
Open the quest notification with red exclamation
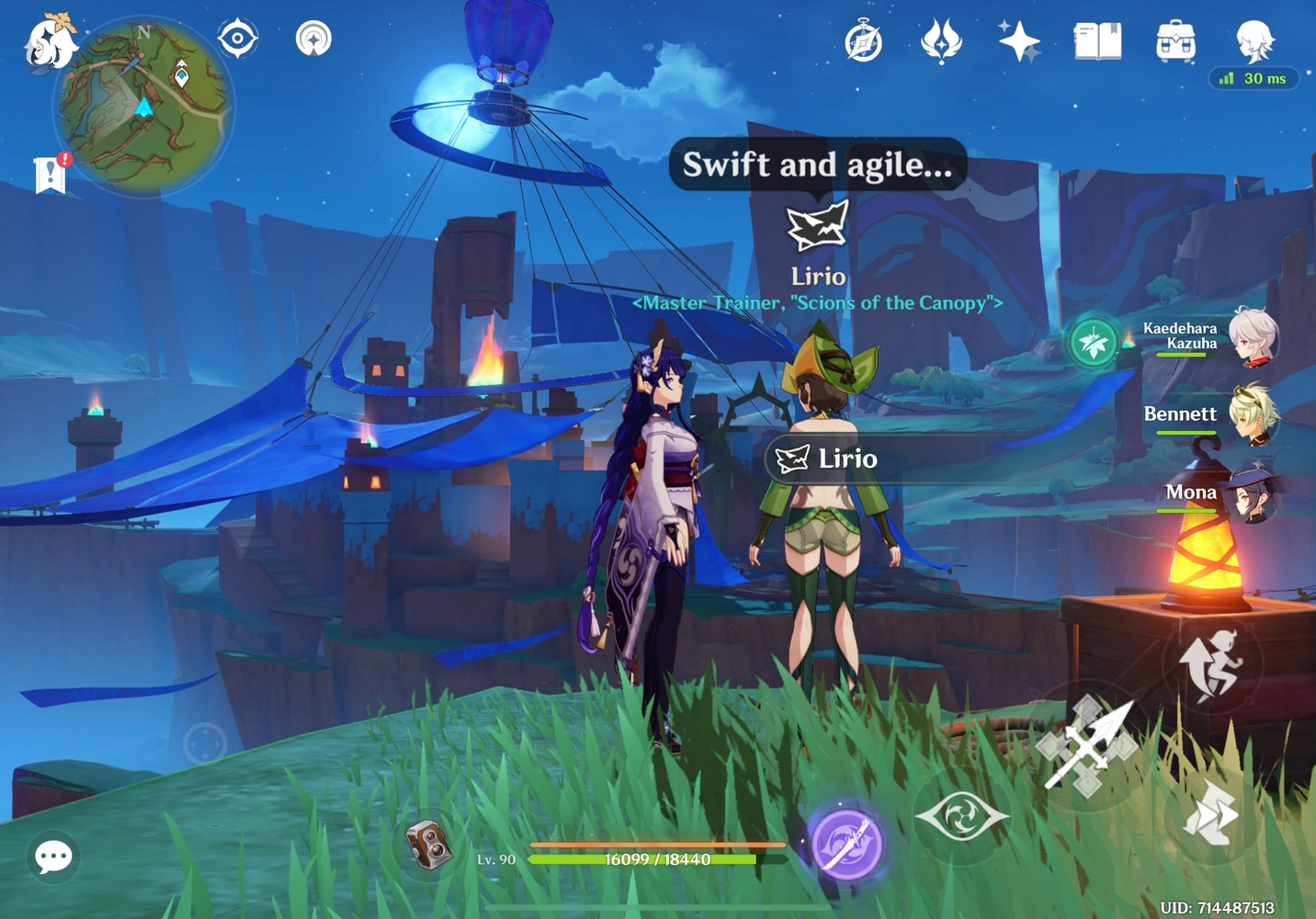pyautogui.click(x=49, y=173)
